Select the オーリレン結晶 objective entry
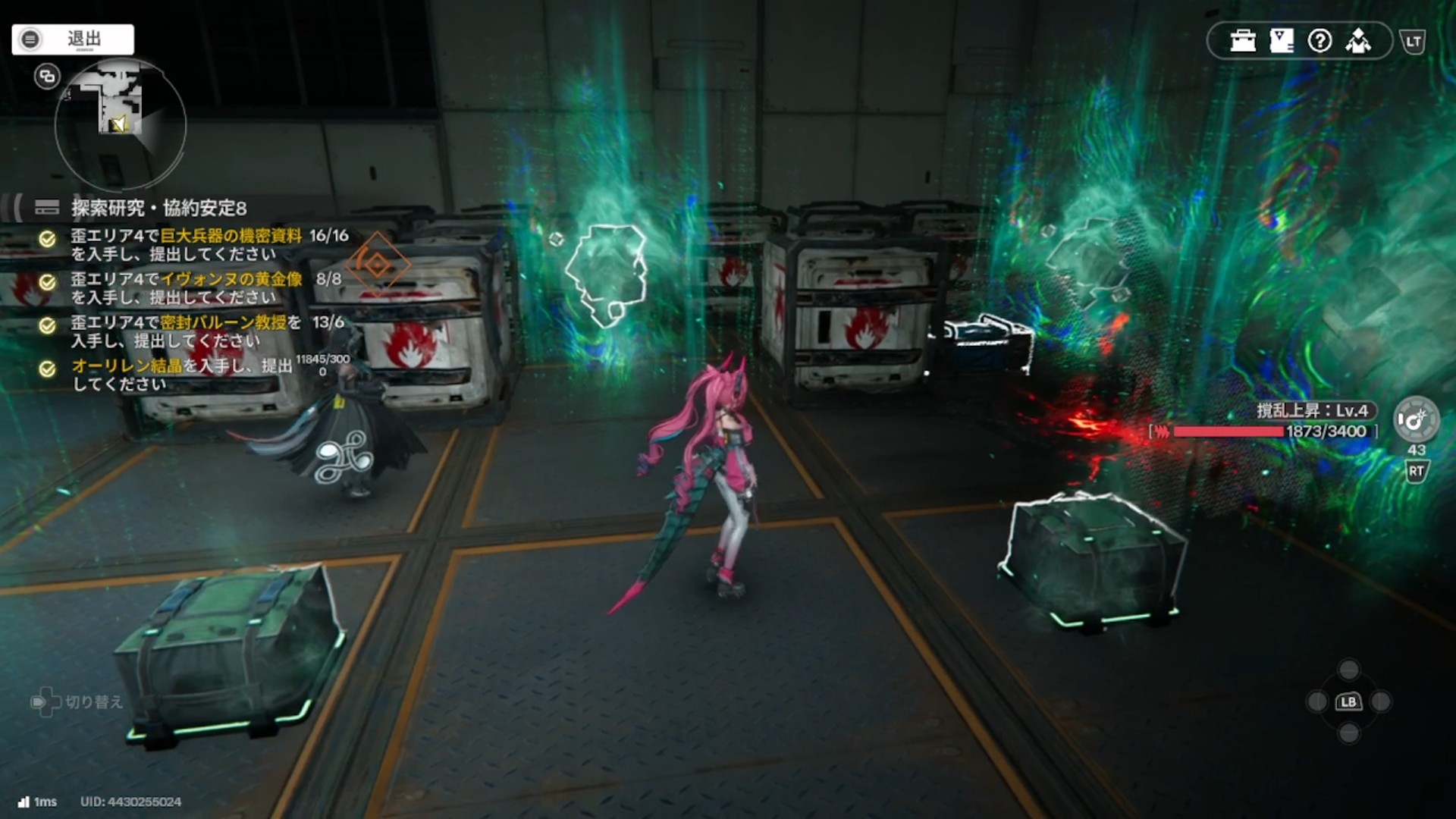The width and height of the screenshot is (1456, 819). click(x=182, y=374)
